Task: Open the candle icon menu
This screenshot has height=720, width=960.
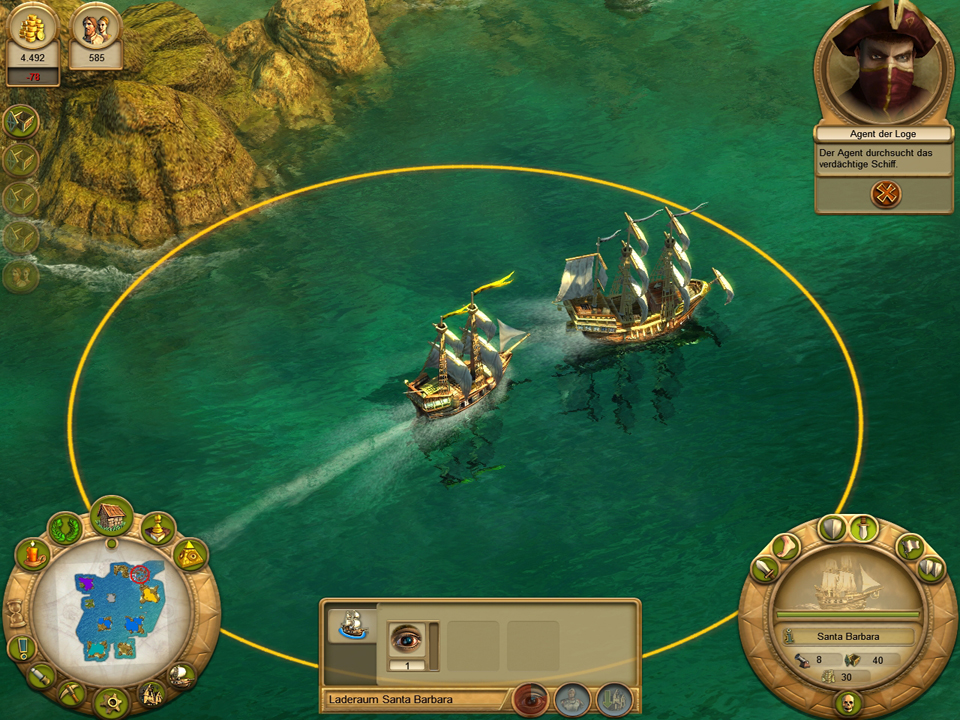Action: click(x=34, y=553)
